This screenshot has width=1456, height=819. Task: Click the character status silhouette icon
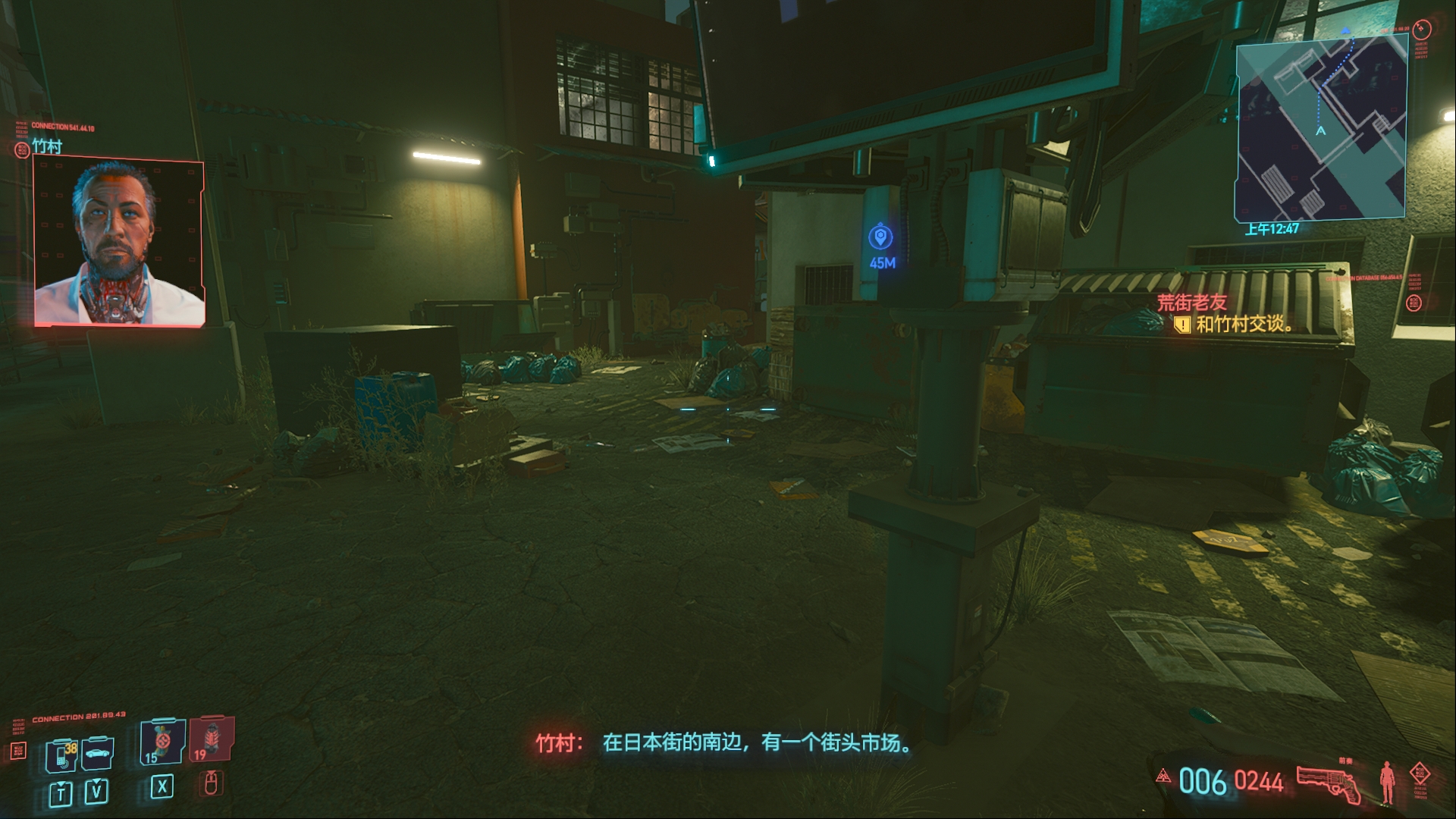(x=1386, y=782)
